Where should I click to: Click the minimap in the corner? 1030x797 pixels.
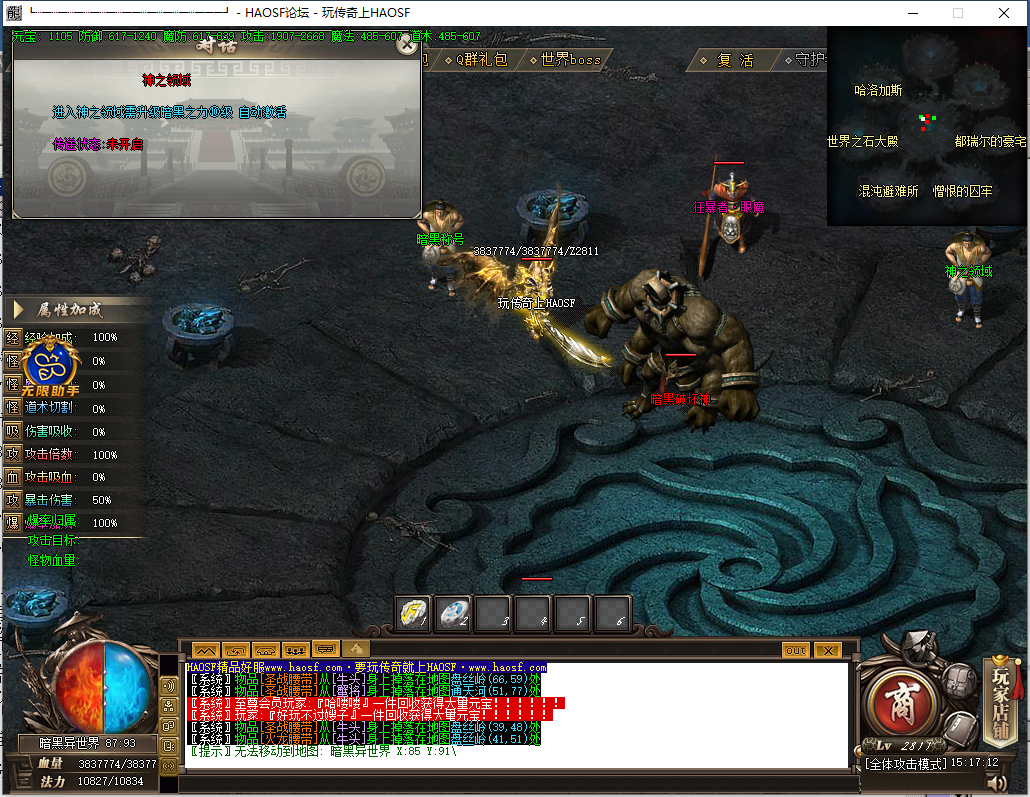(x=927, y=126)
